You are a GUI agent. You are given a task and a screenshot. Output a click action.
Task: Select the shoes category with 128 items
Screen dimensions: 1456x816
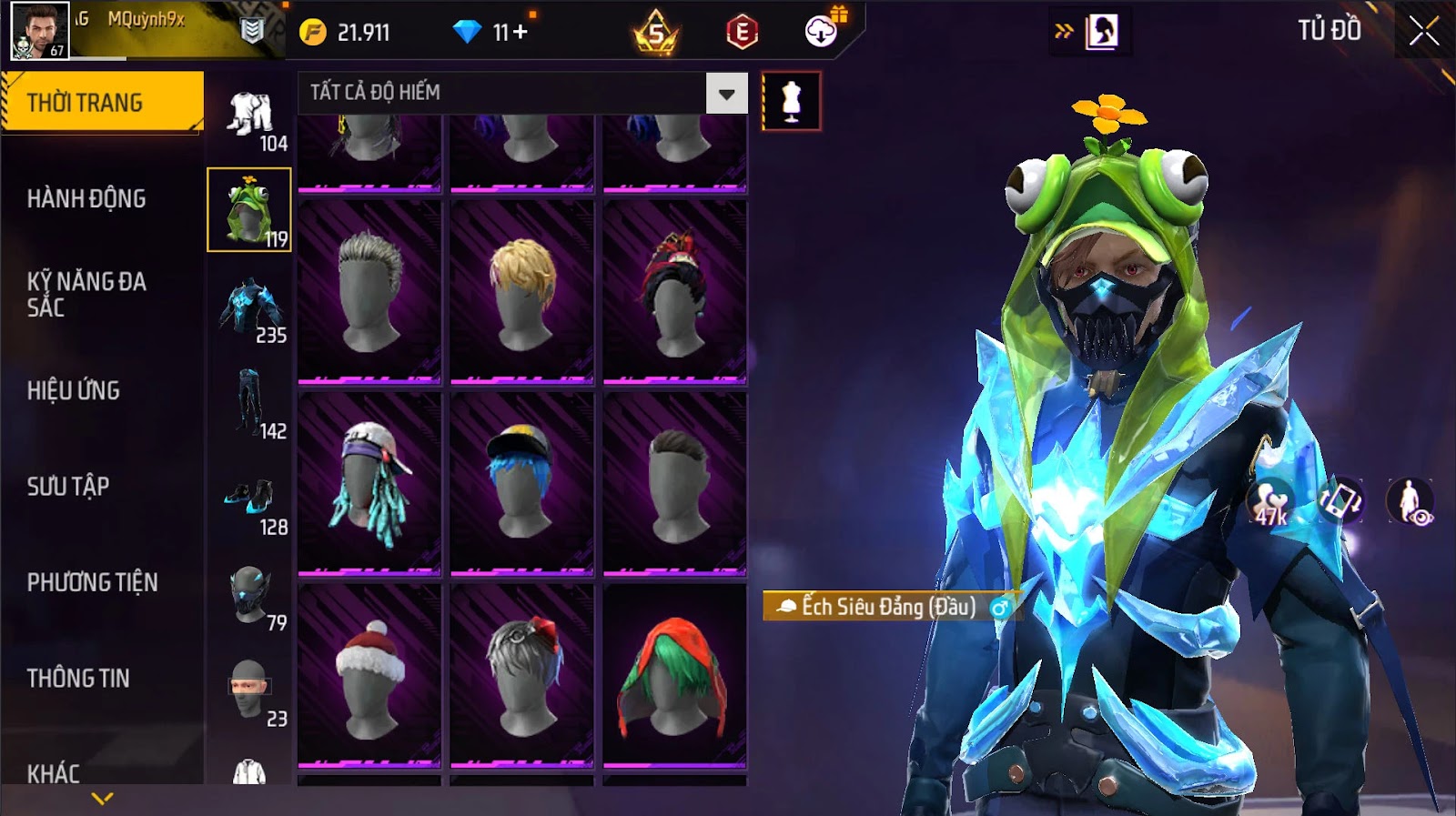tap(248, 500)
